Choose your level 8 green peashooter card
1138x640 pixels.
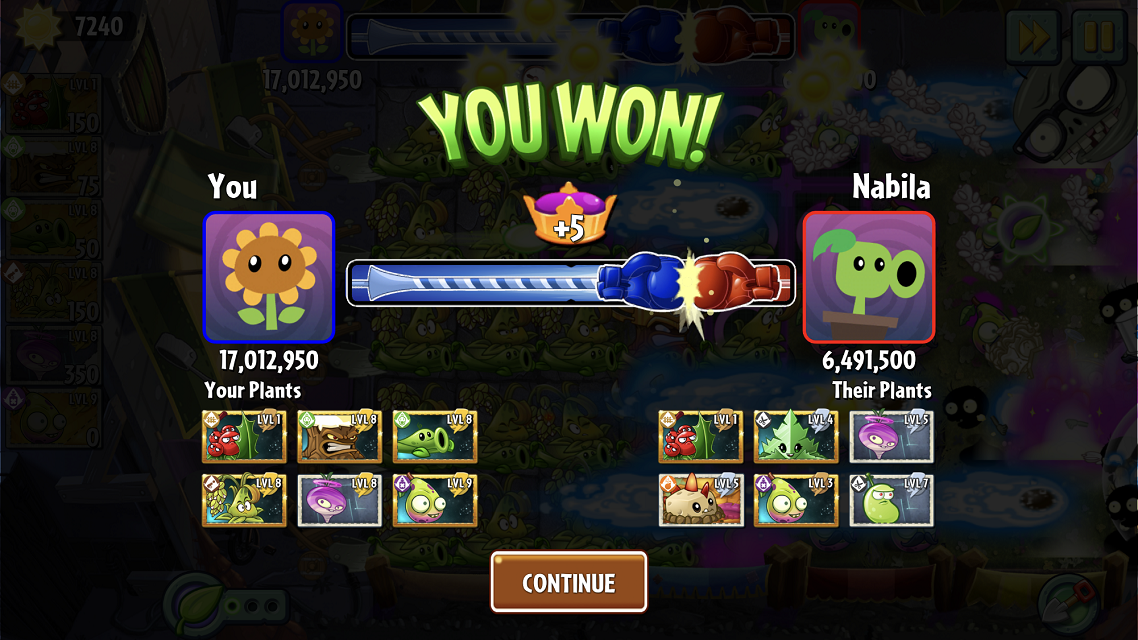(434, 437)
